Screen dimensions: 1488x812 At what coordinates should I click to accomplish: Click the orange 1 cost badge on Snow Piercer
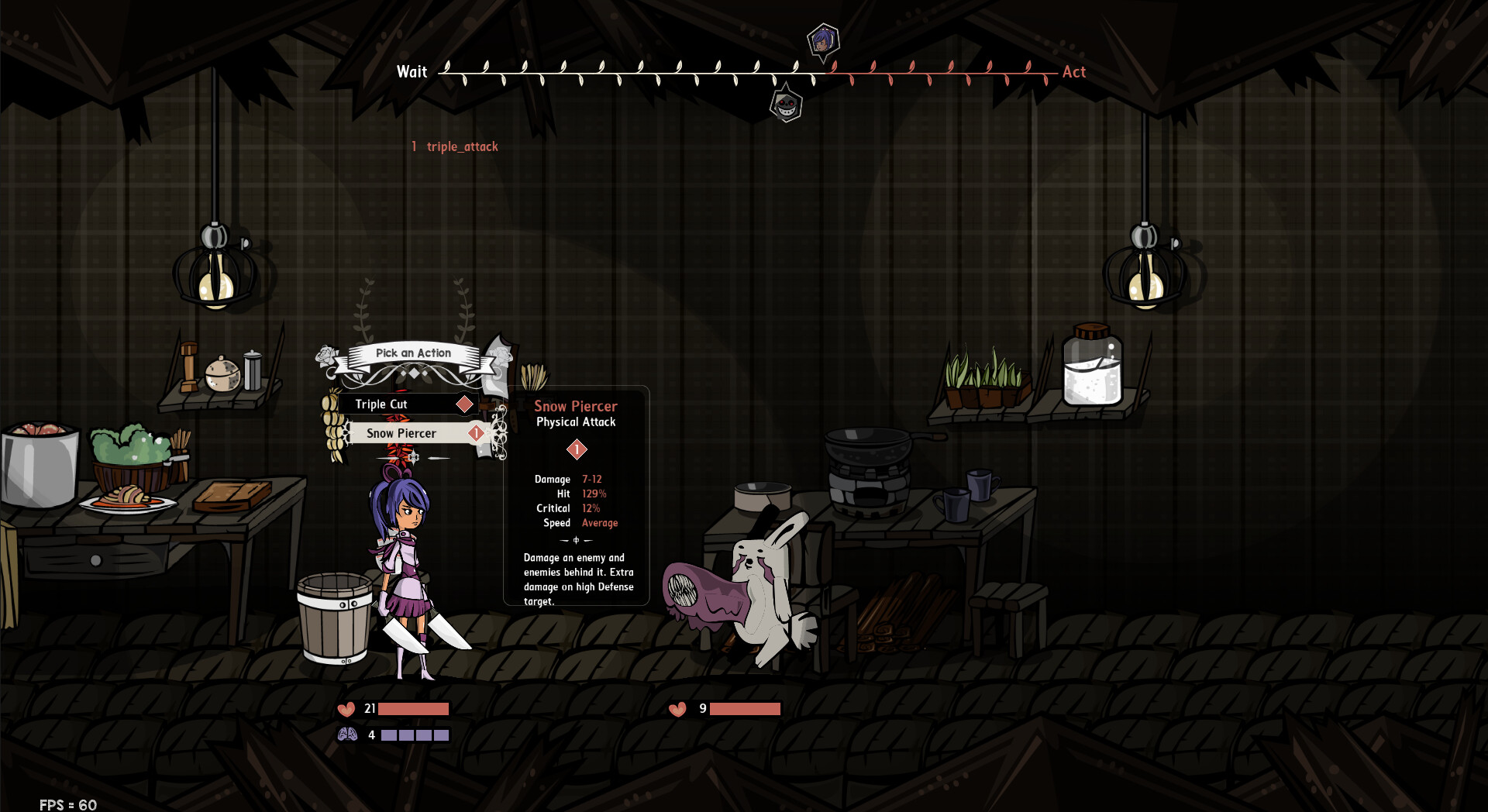click(475, 433)
